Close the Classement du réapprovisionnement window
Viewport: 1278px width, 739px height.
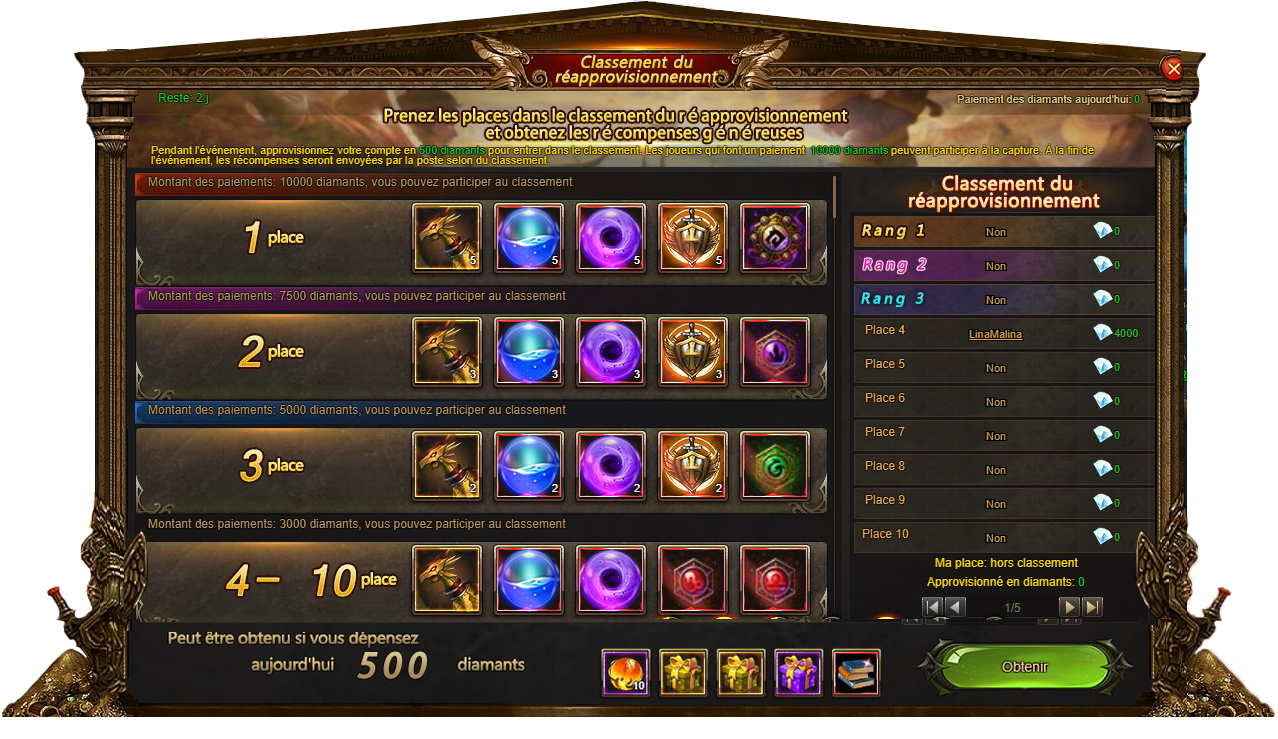click(x=1173, y=68)
